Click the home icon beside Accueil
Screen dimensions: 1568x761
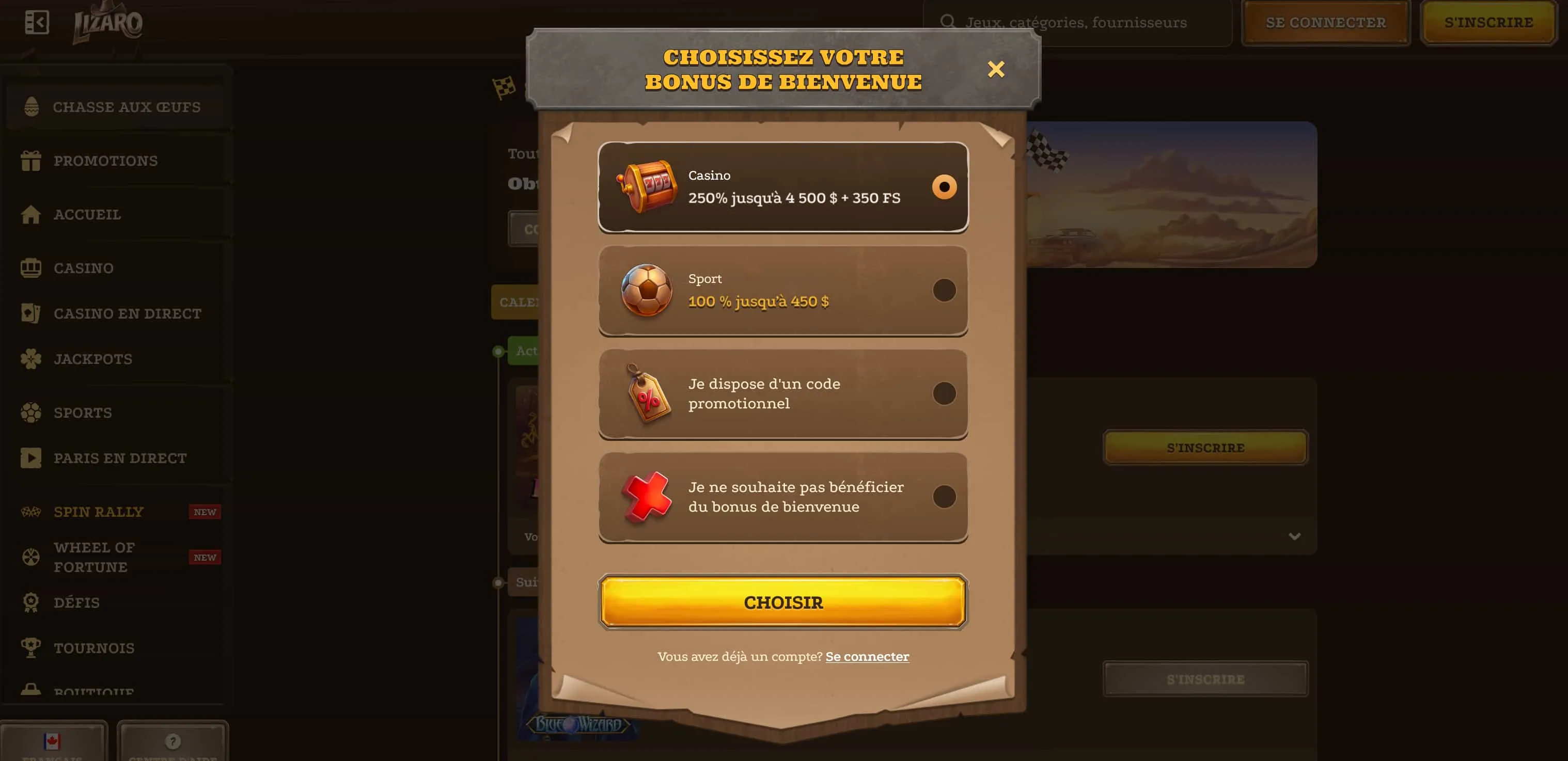coord(32,214)
